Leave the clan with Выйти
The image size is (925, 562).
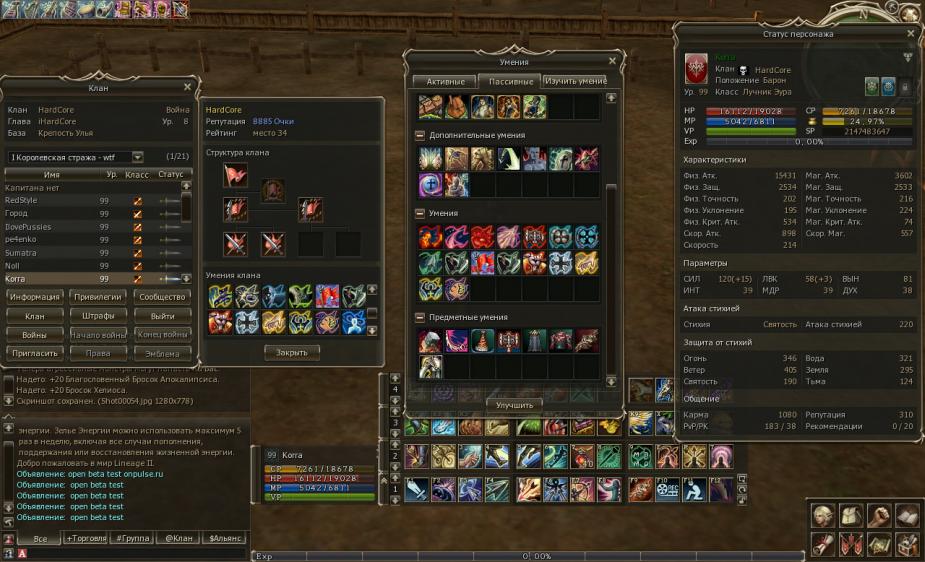point(162,316)
